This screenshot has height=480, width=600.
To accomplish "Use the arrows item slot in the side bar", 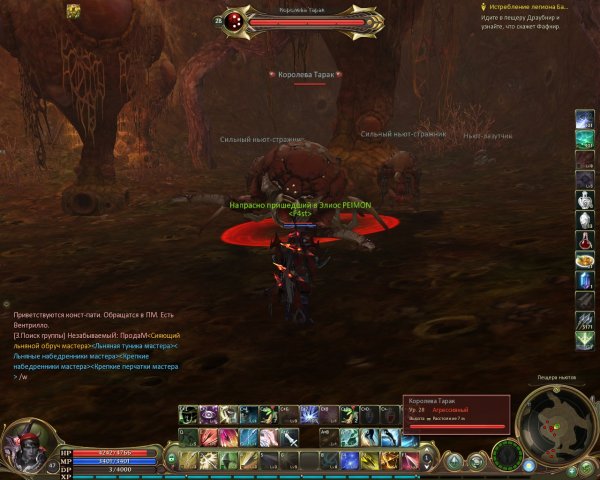I will [x=584, y=319].
